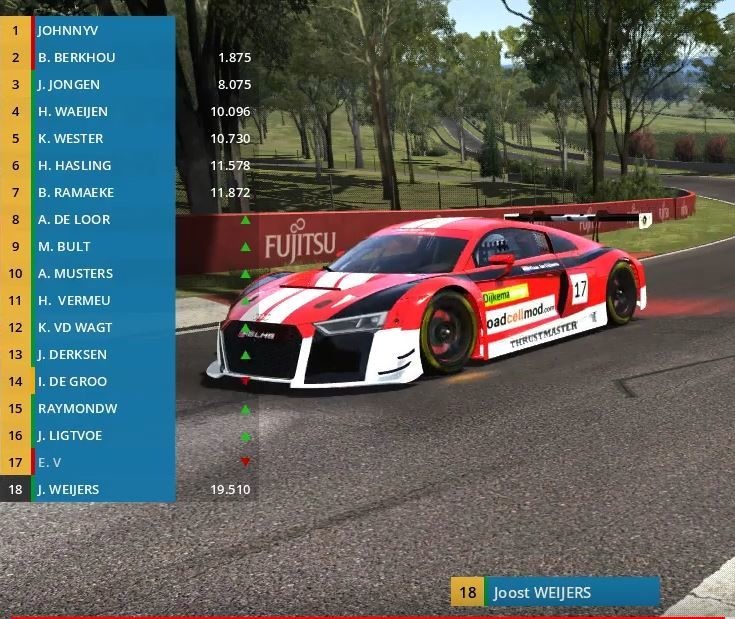Select the E. V row in seventeenth
The height and width of the screenshot is (619, 735).
100,462
